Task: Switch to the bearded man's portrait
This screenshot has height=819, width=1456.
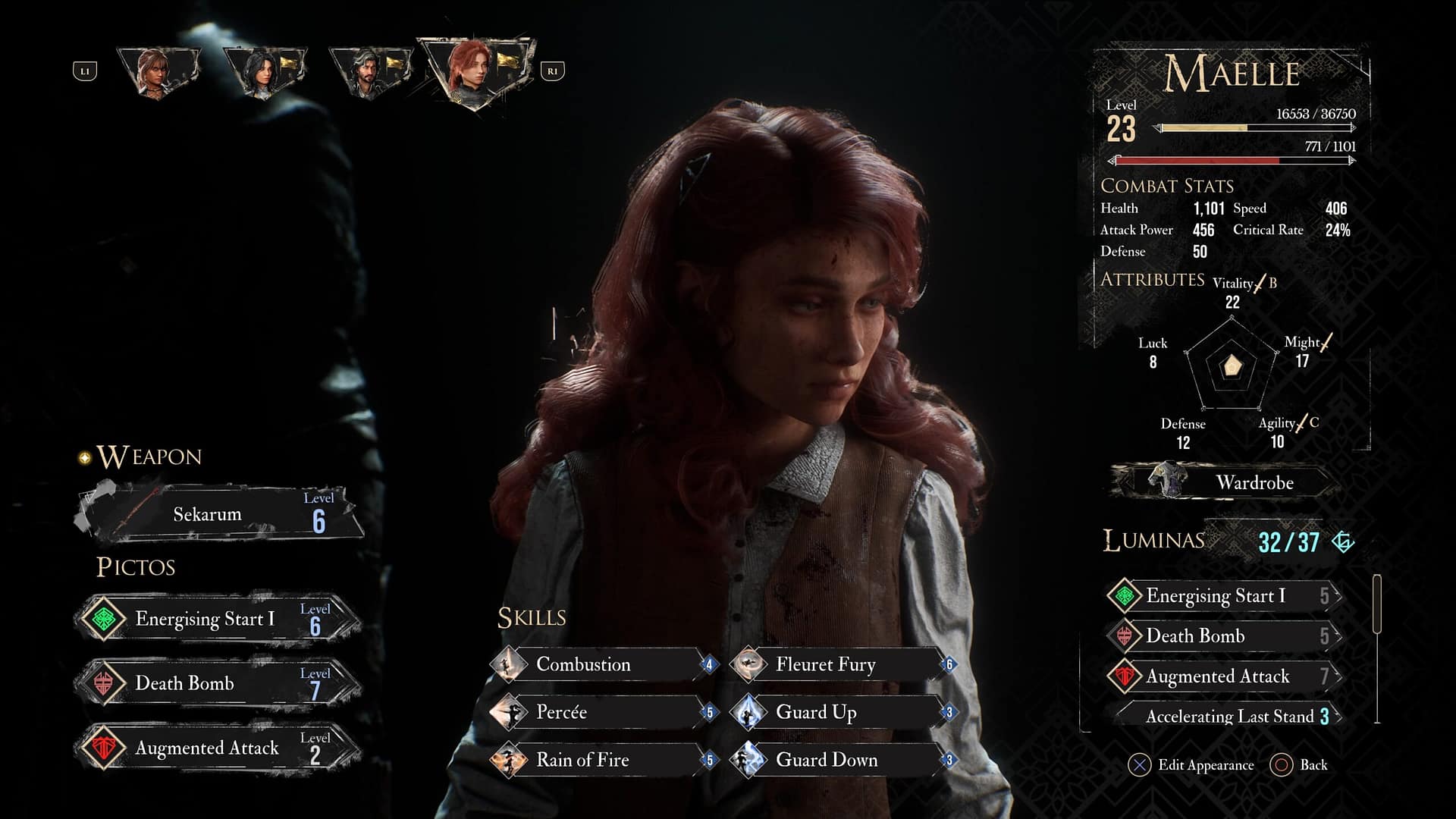Action: (x=369, y=72)
